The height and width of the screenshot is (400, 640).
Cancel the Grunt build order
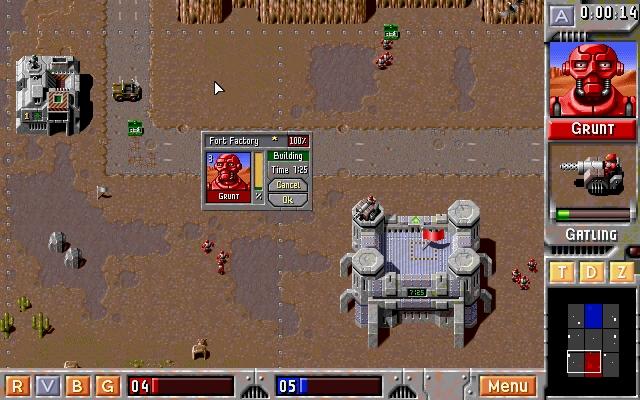(x=287, y=185)
